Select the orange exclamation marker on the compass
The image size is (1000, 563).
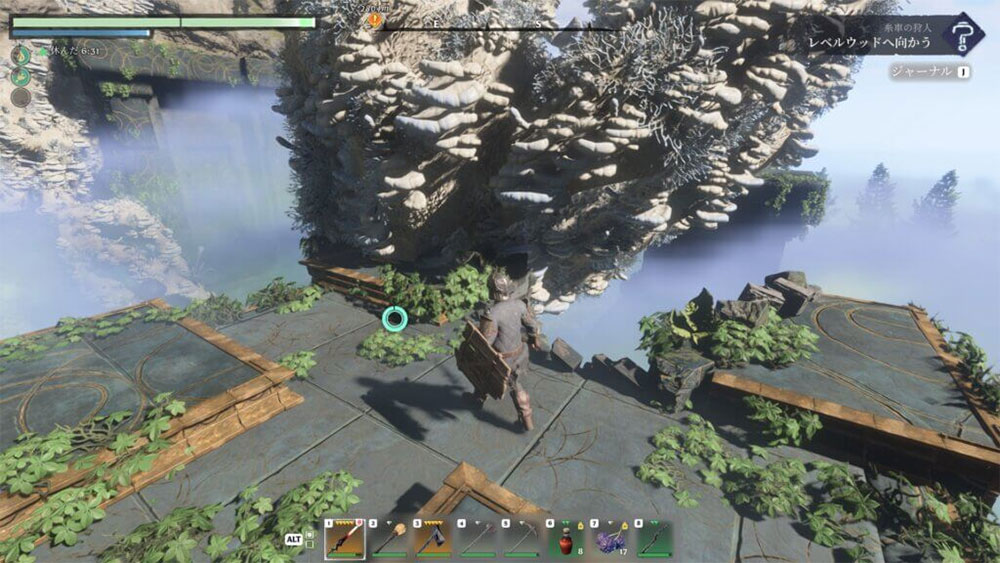point(375,19)
